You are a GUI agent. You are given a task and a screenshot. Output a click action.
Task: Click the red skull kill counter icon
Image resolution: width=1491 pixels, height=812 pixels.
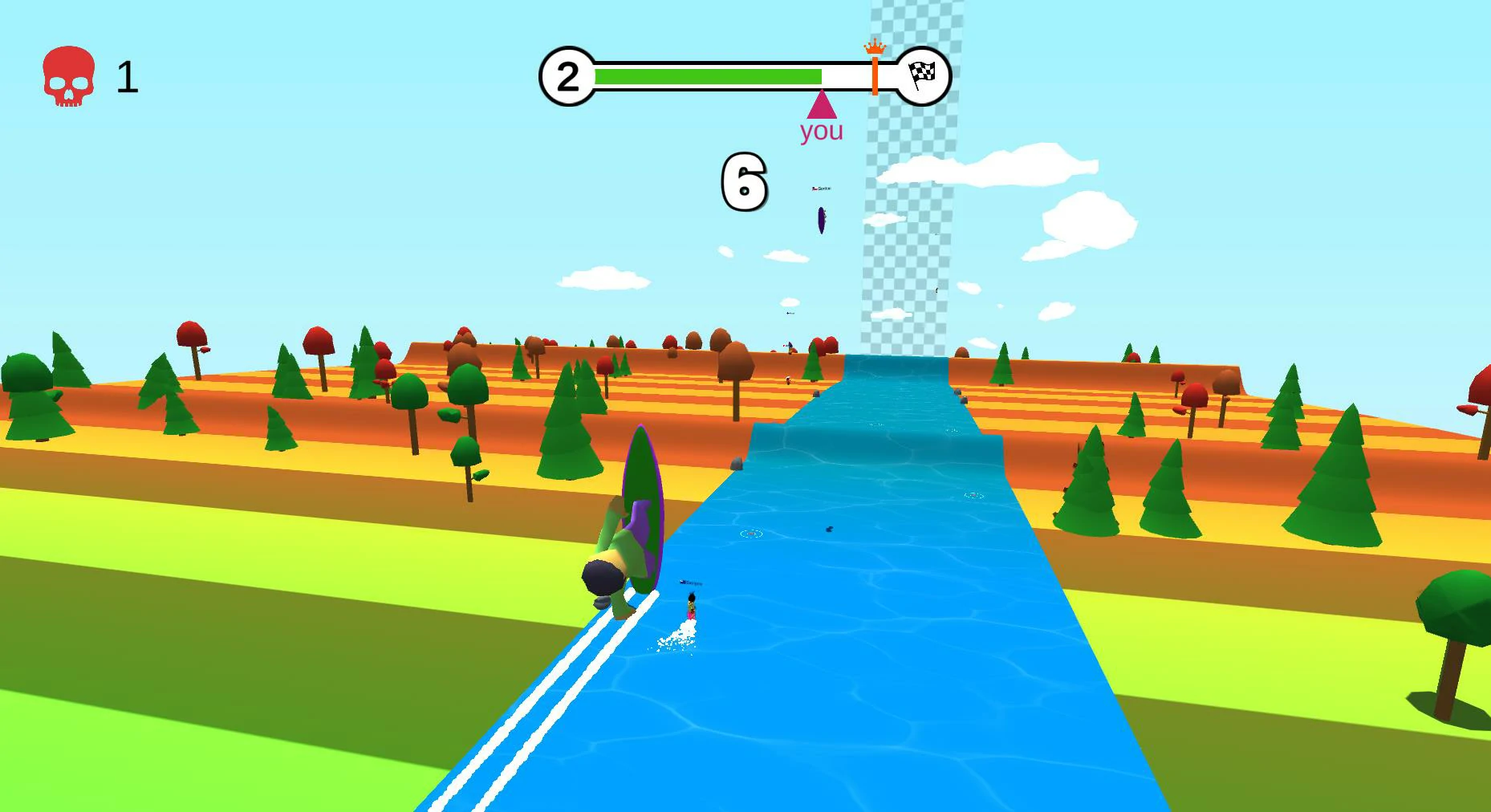[69, 77]
